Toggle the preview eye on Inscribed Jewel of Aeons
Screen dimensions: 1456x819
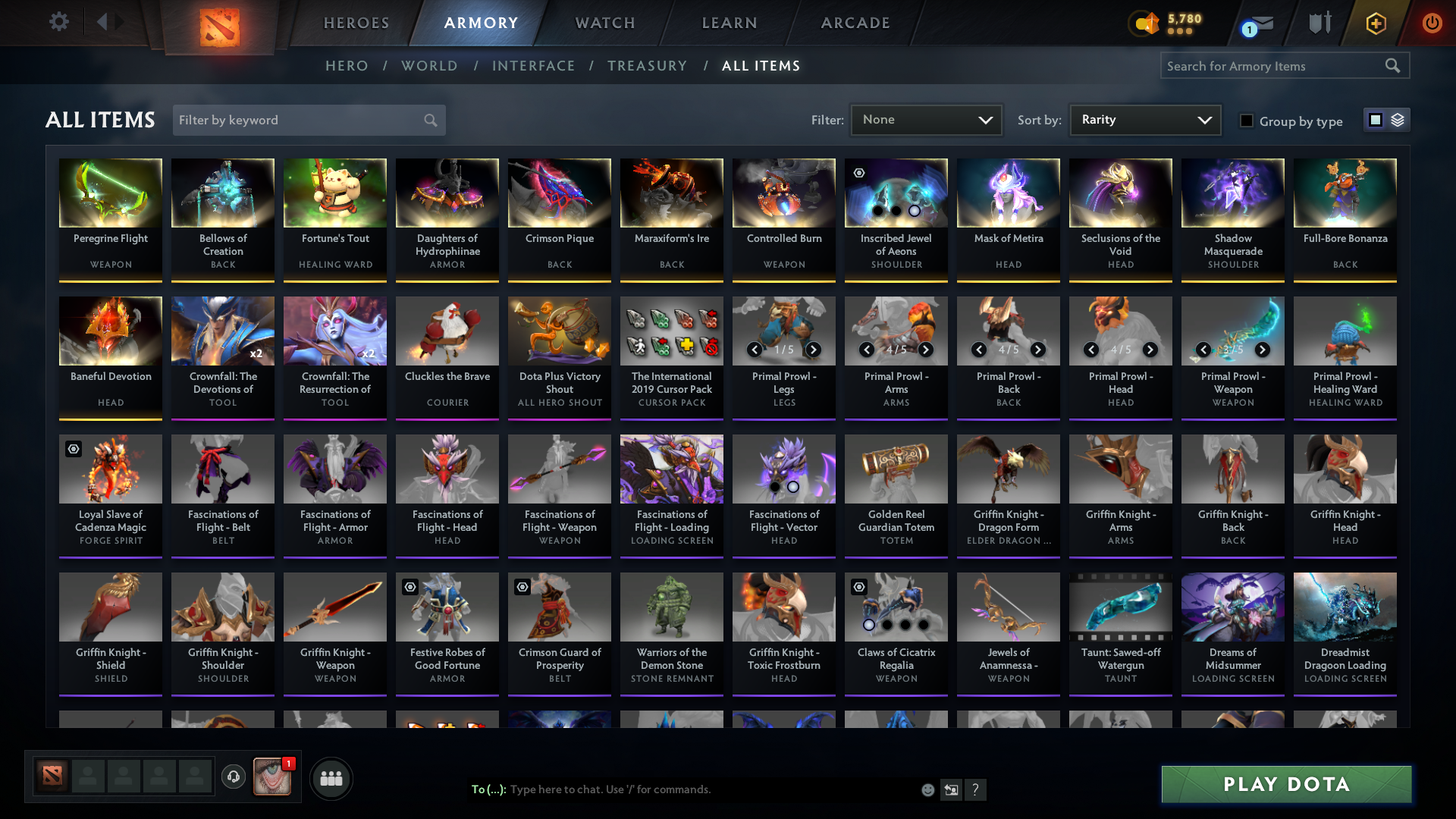tap(859, 173)
